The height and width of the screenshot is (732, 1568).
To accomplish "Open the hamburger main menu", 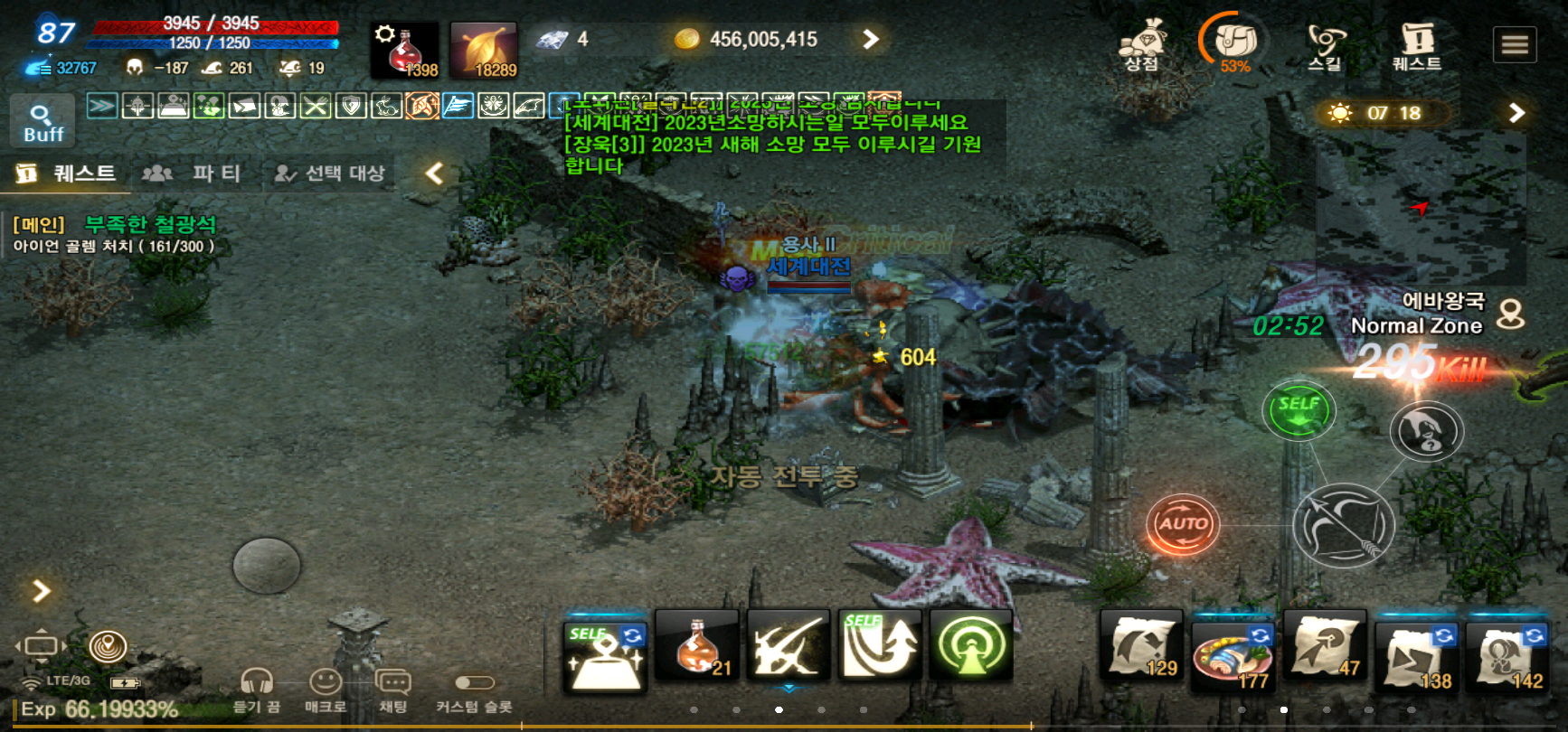I will (1515, 44).
